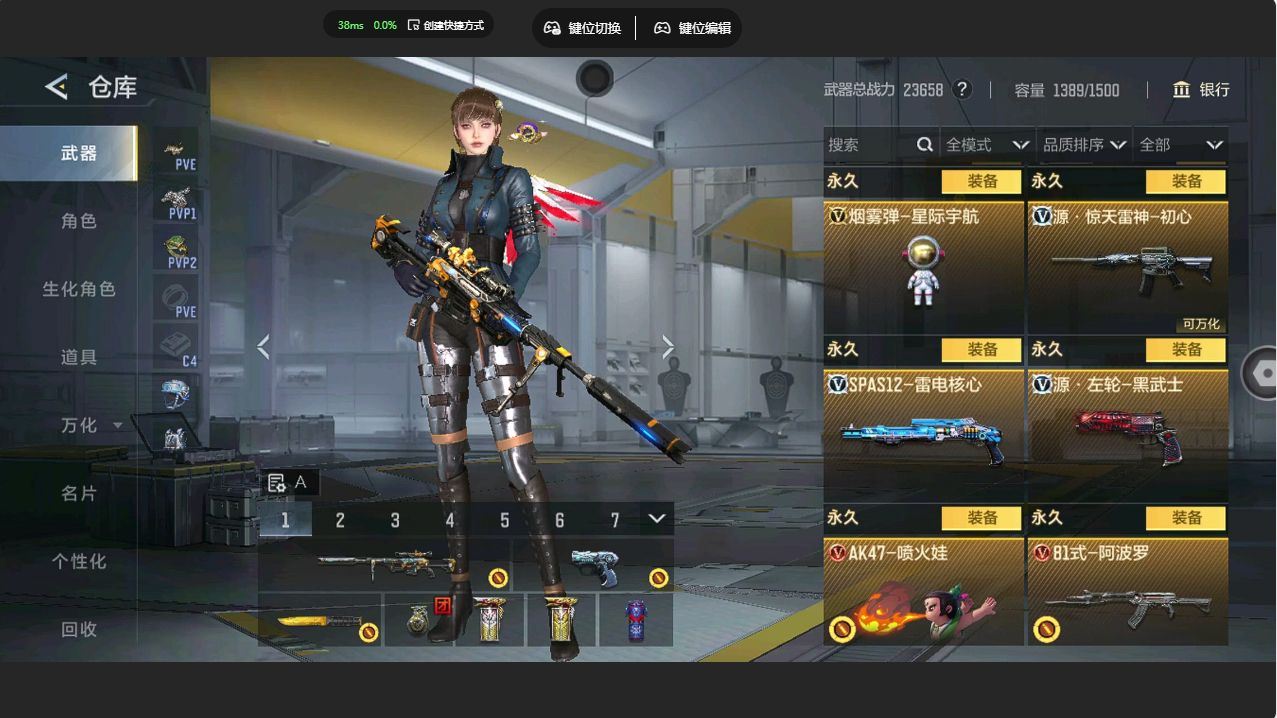The height and width of the screenshot is (718, 1277).
Task: Select the AK47-喷火娃 weapon card
Action: [923, 596]
